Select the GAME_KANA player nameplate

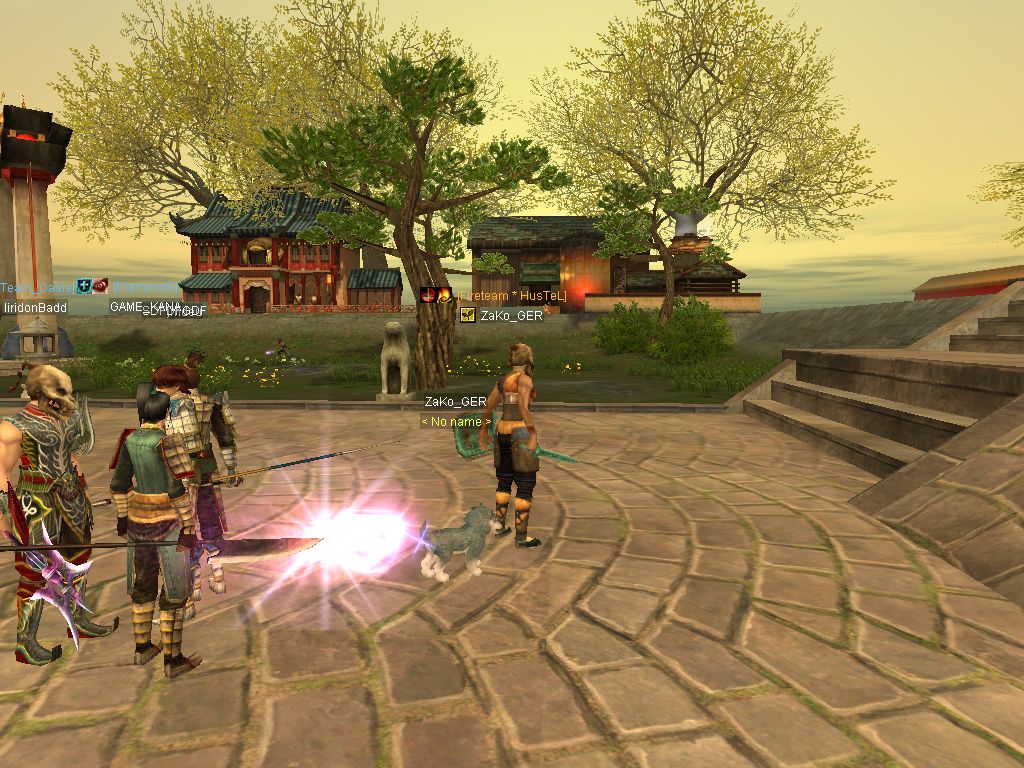[143, 306]
